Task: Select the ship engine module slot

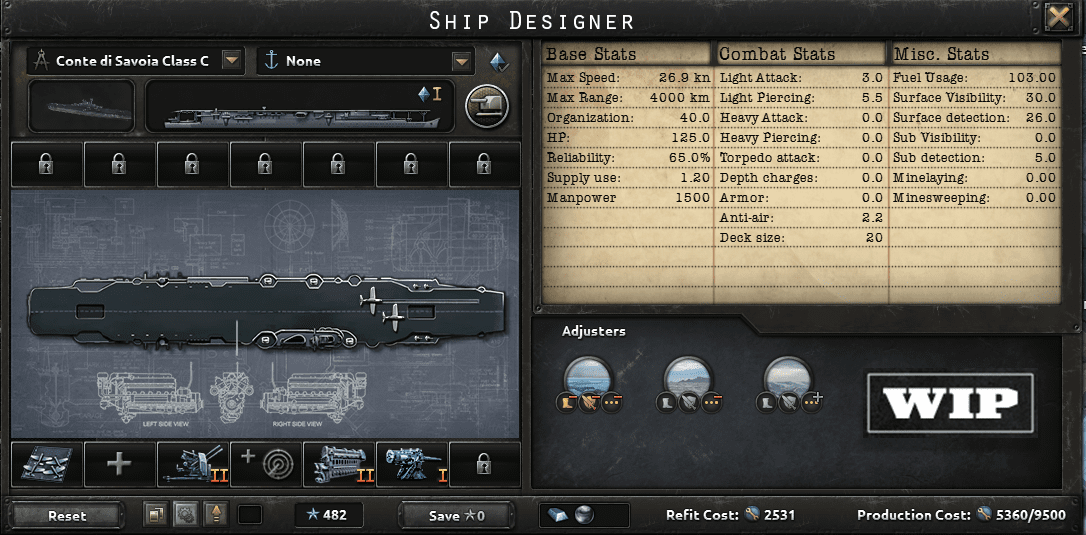Action: [339, 464]
